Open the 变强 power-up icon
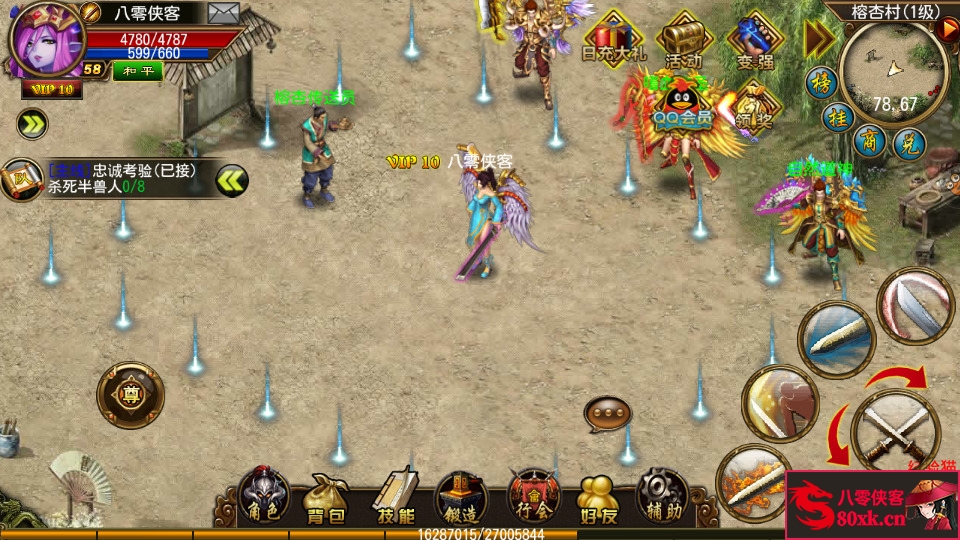 756,40
